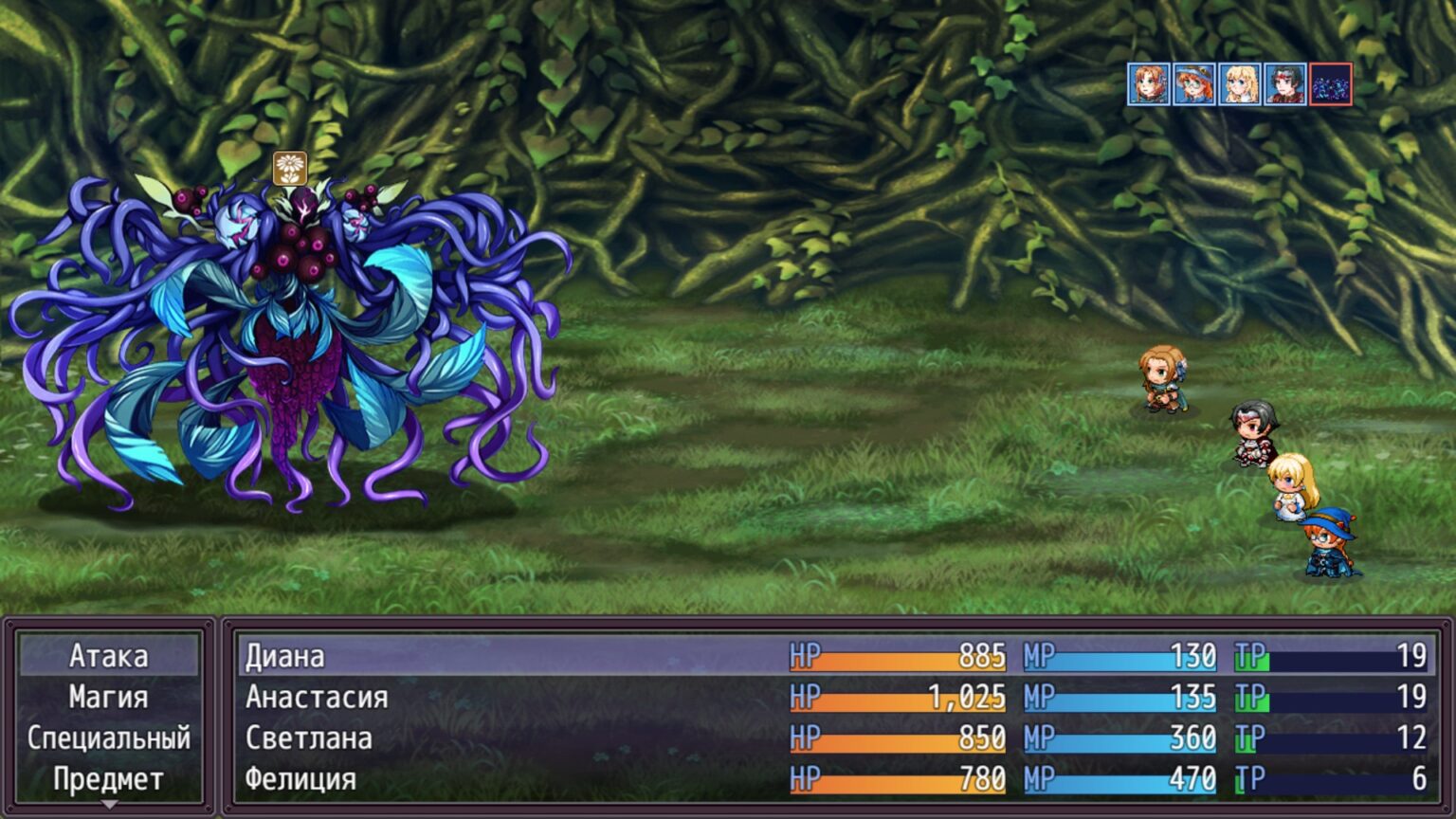Click the brown-haired girl turn order portrait
1456x819 pixels.
(x=1148, y=84)
